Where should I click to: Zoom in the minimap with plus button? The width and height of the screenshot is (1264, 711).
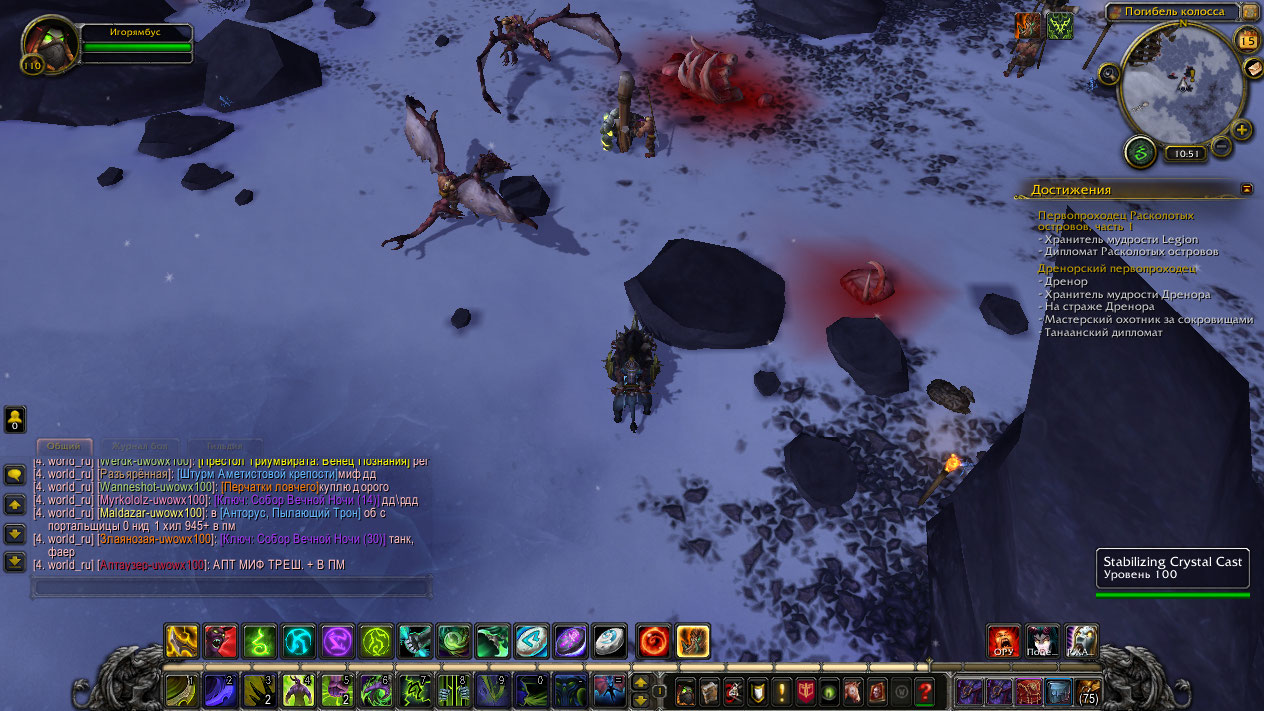click(x=1242, y=129)
